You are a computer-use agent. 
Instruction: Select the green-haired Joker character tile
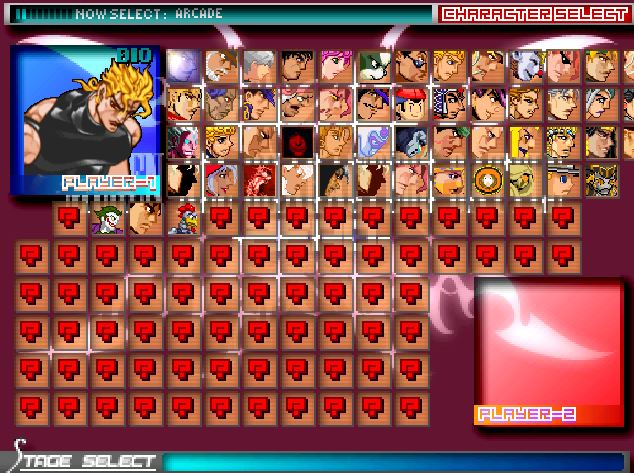106,217
